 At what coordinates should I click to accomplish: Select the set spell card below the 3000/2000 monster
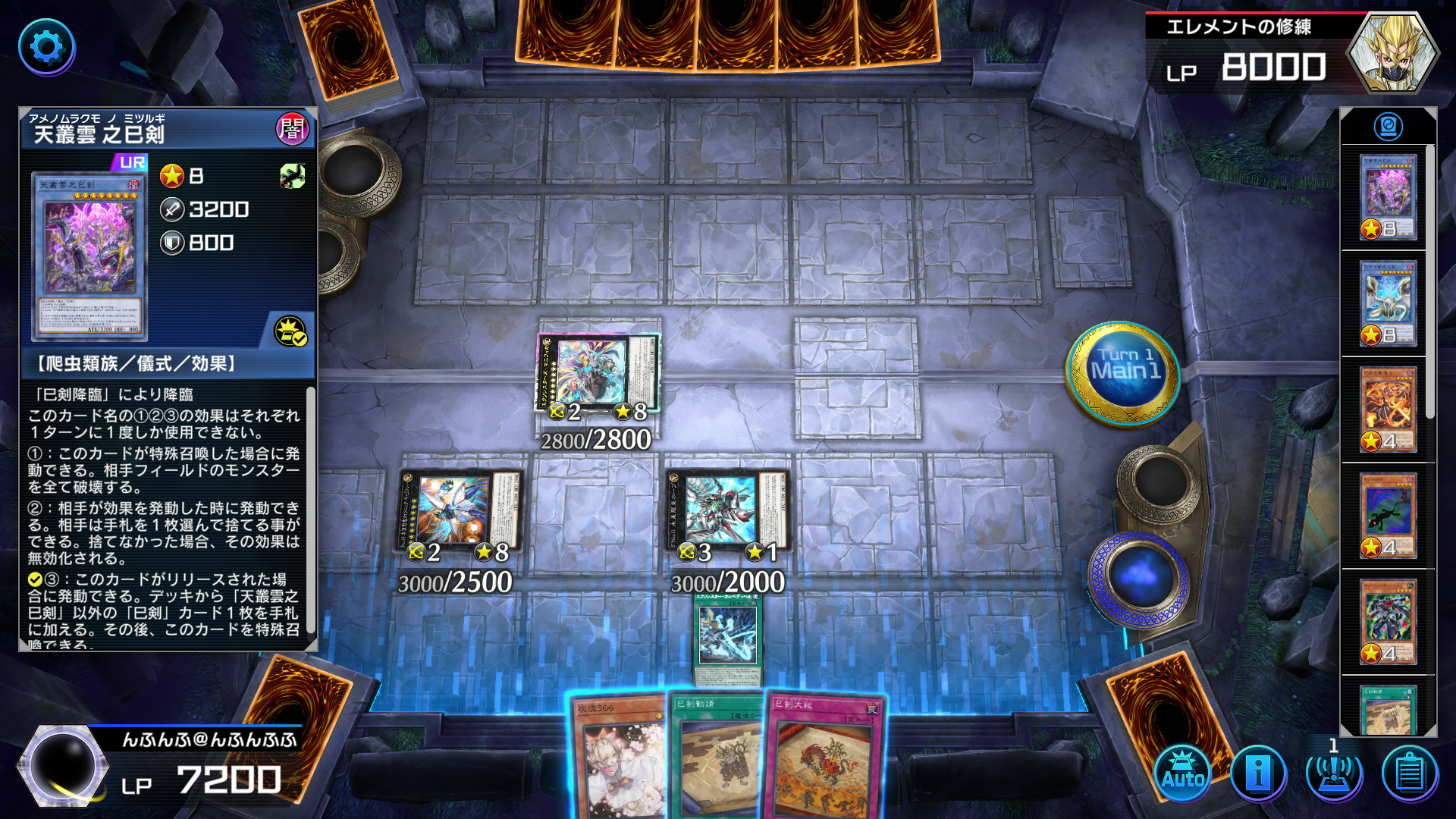pyautogui.click(x=728, y=639)
